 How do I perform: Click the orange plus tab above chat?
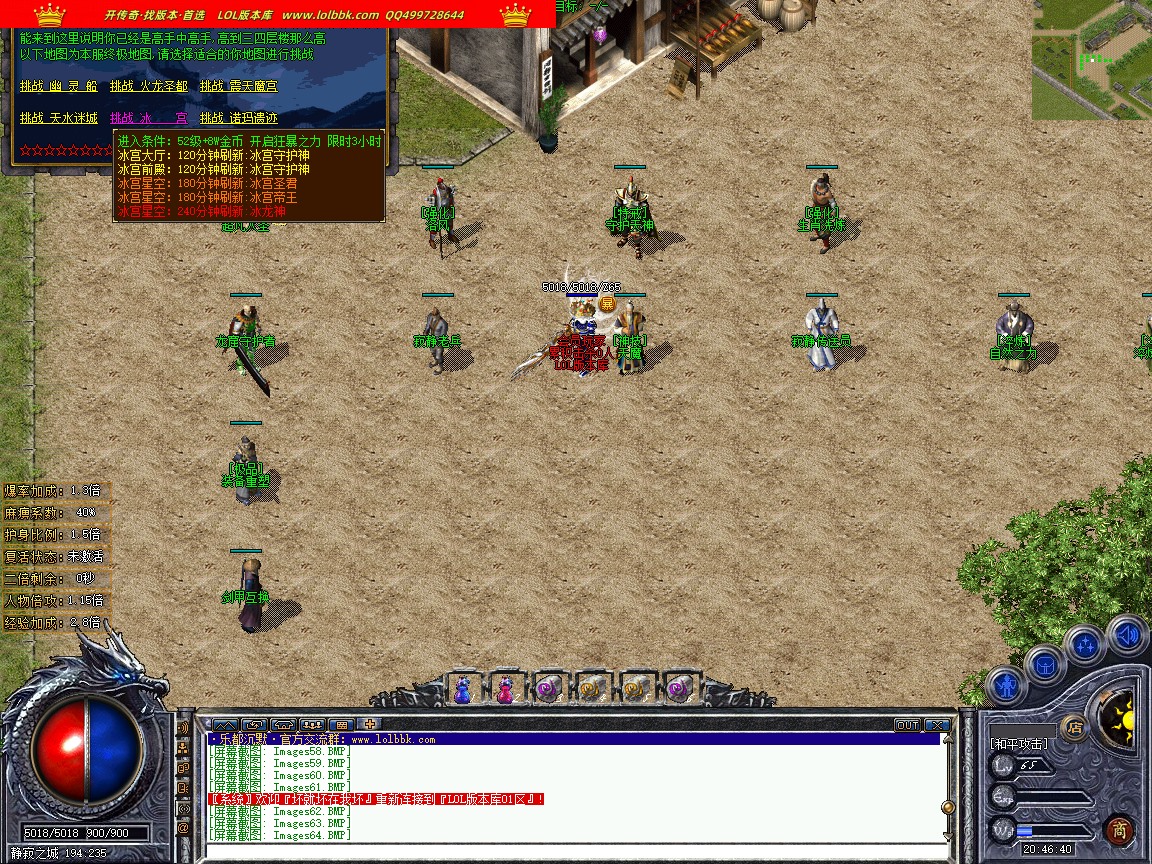[370, 724]
